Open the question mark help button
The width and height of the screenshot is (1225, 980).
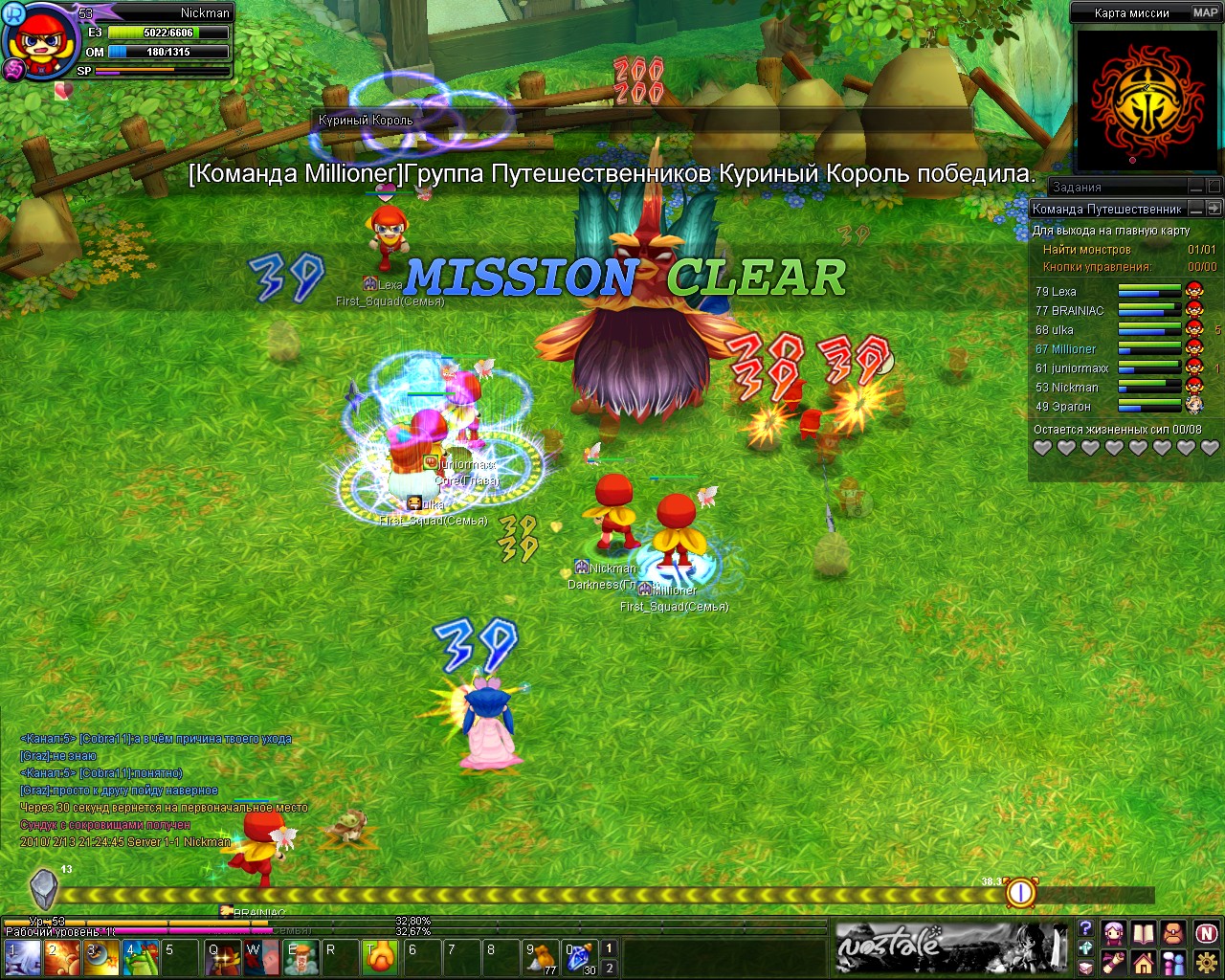pyautogui.click(x=1085, y=927)
